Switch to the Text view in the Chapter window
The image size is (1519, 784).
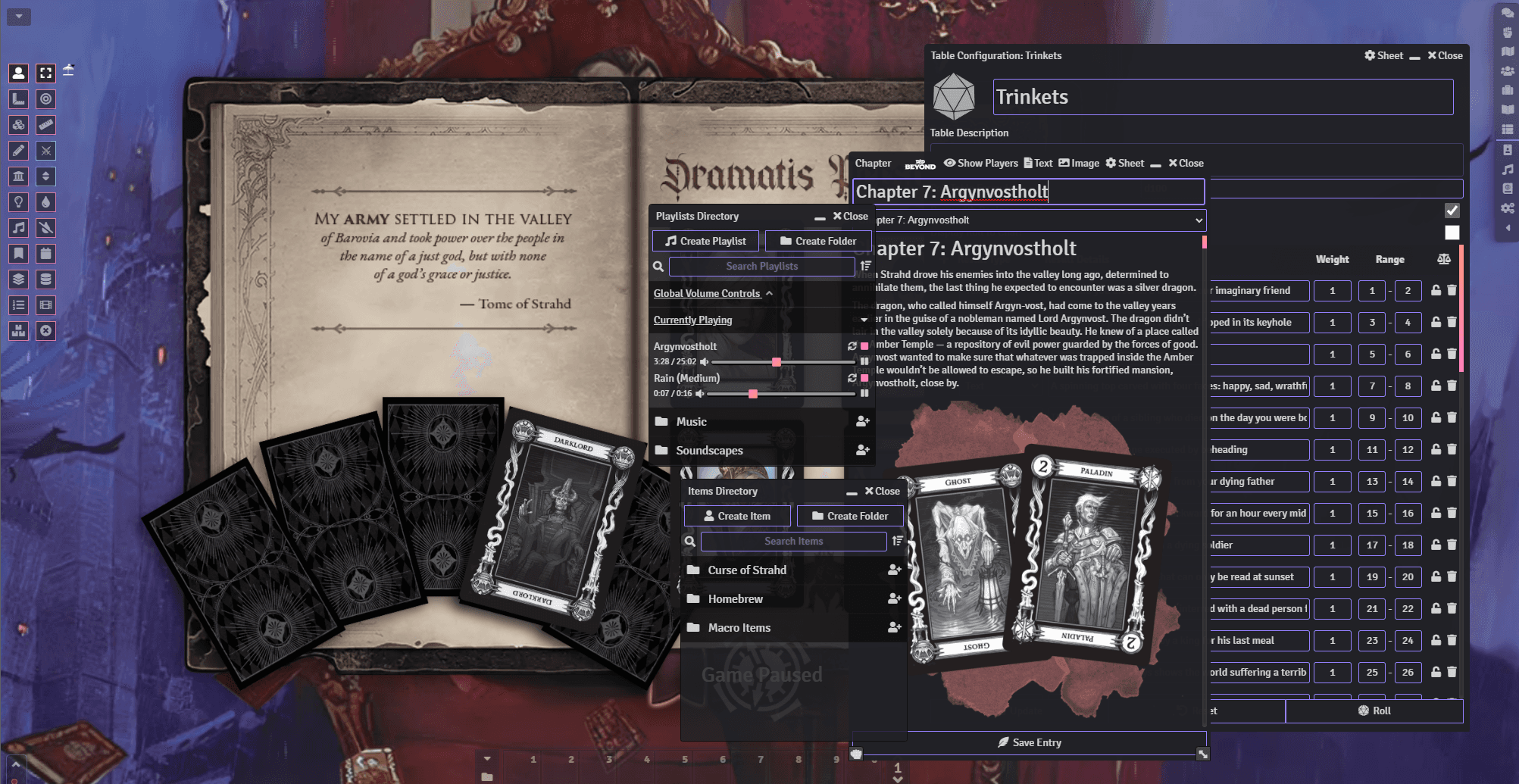[x=1038, y=163]
